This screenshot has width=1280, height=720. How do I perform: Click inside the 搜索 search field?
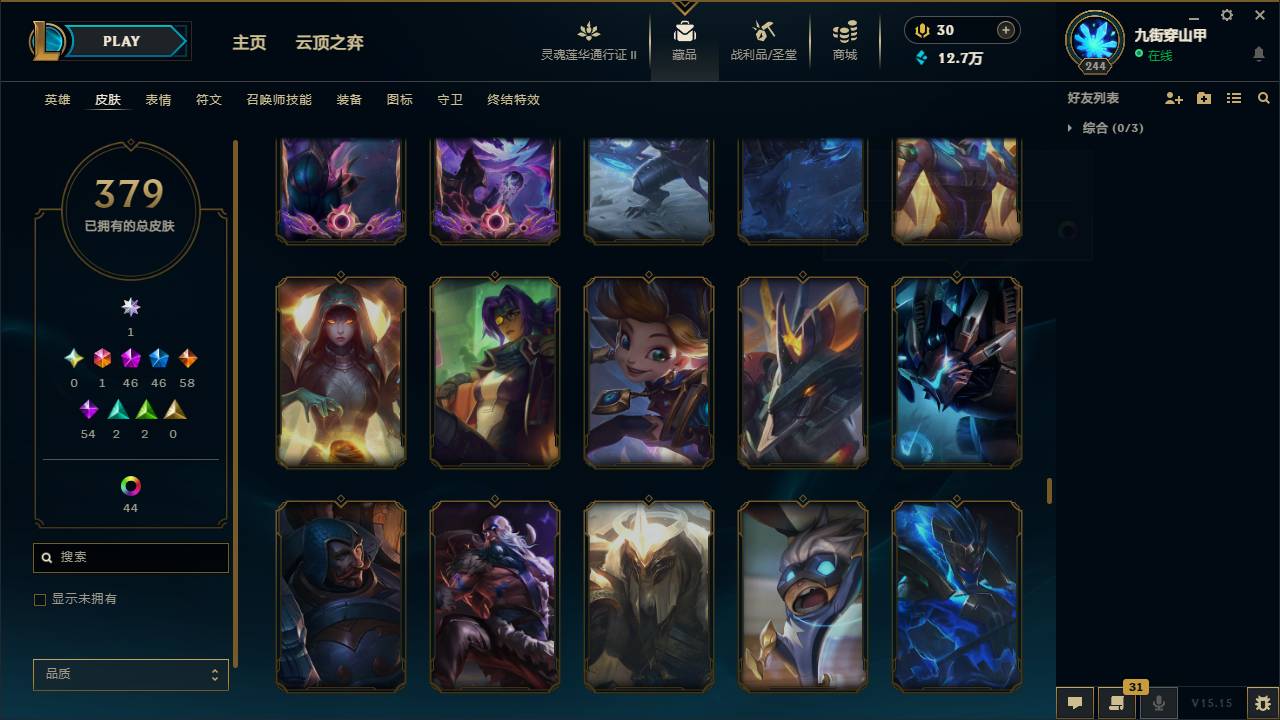pyautogui.click(x=130, y=557)
